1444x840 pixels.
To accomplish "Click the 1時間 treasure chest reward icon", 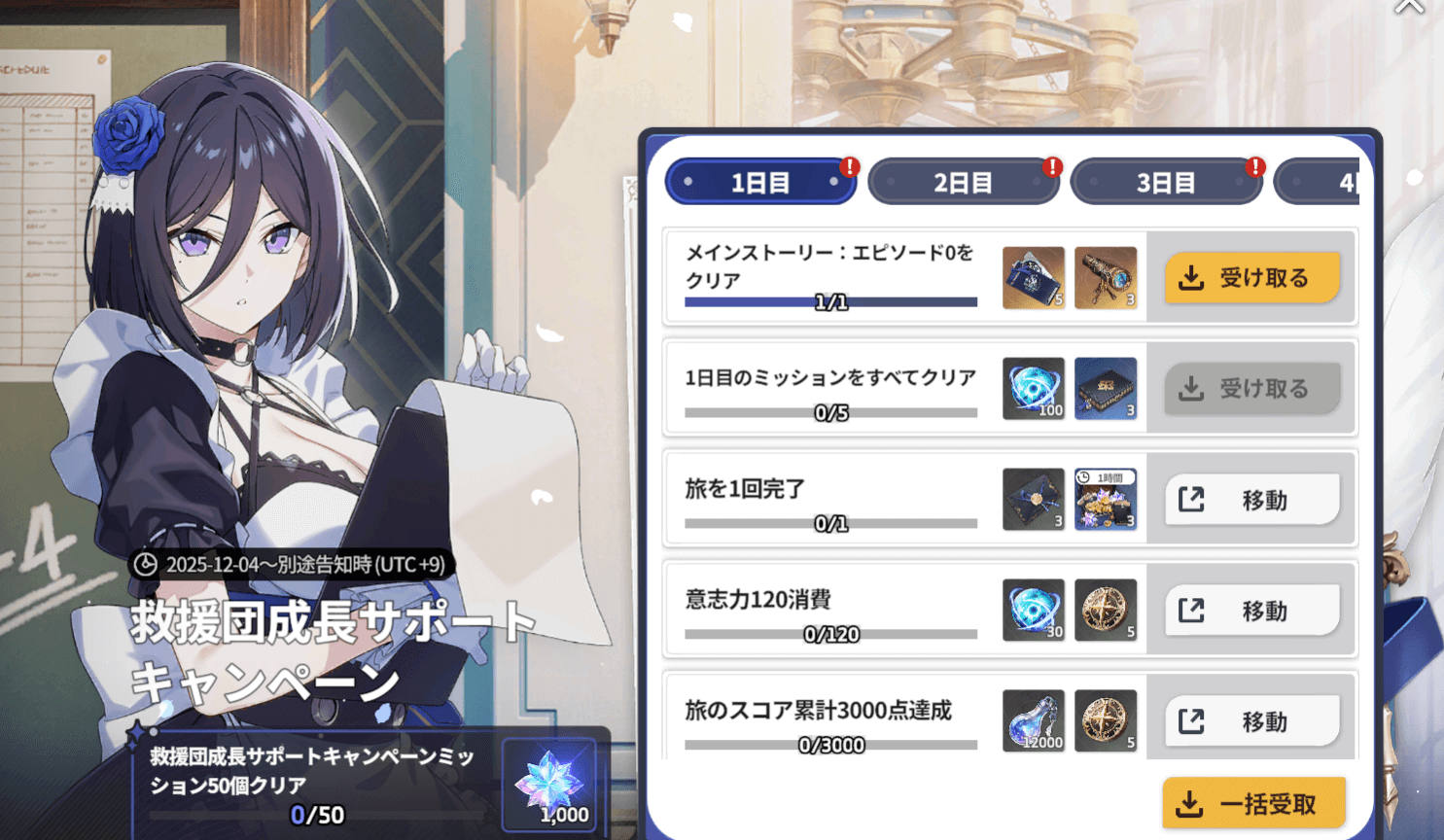I will [x=1106, y=499].
